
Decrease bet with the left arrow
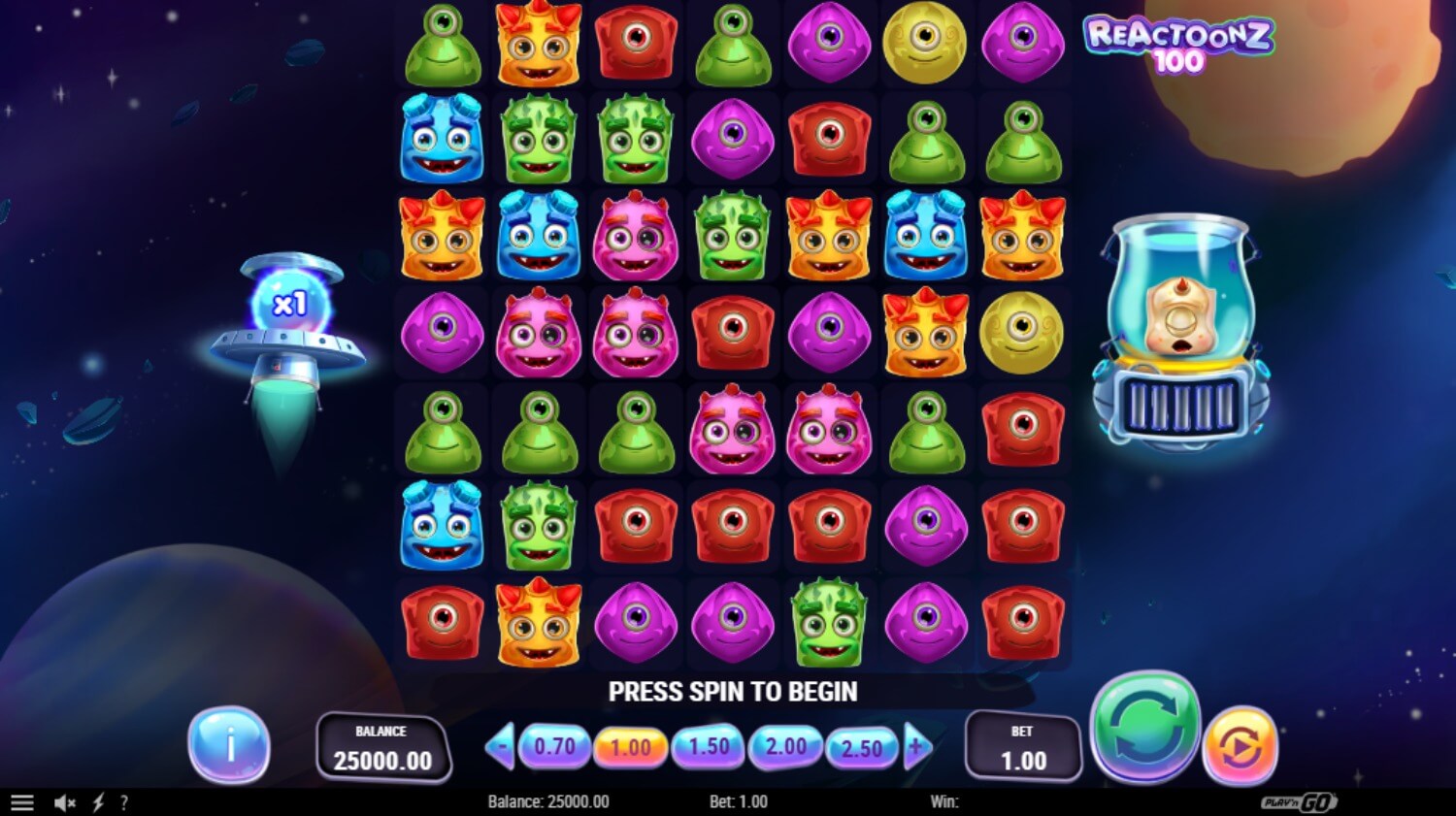(x=500, y=747)
